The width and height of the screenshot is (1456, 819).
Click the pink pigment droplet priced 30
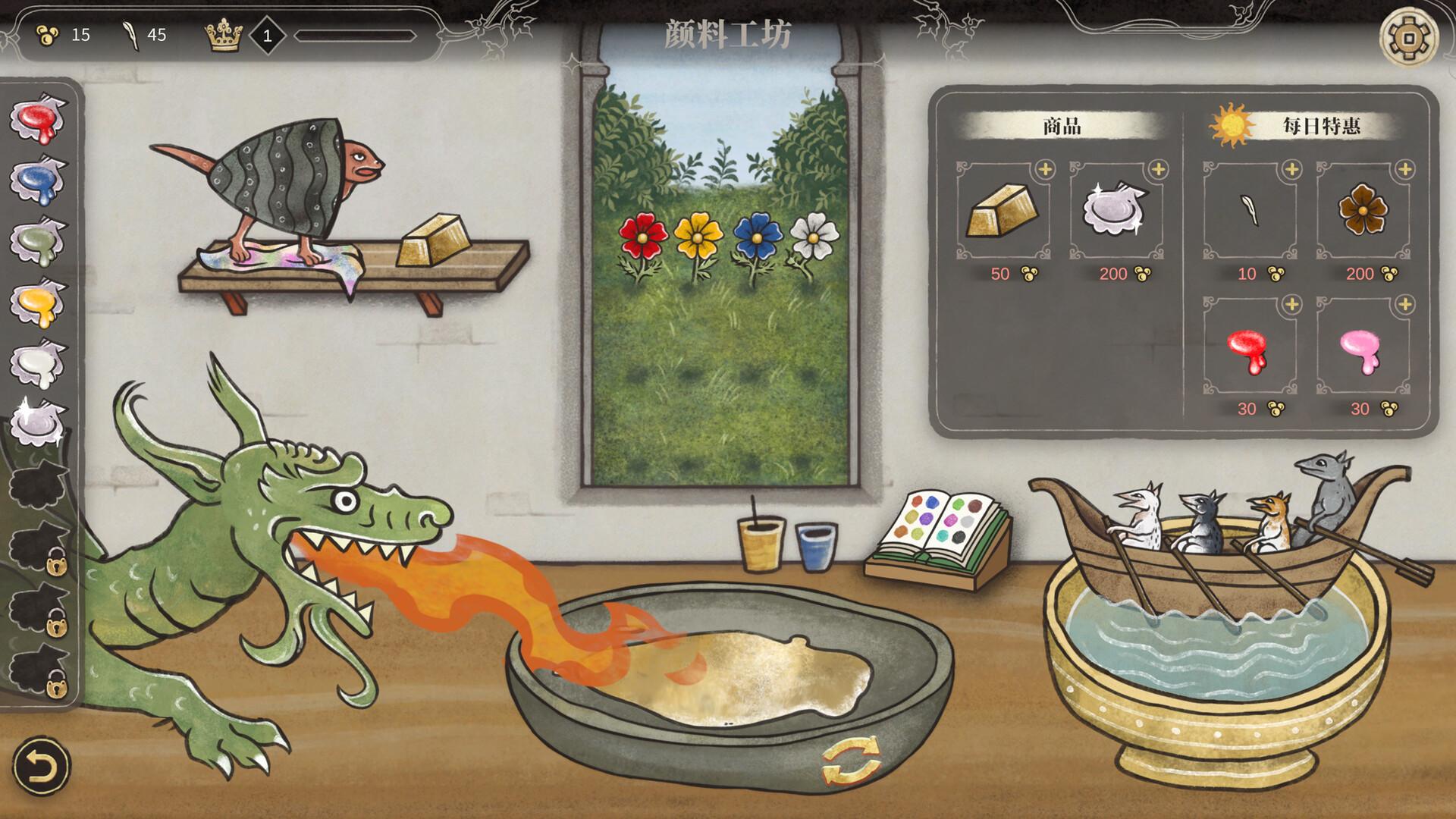click(1358, 350)
